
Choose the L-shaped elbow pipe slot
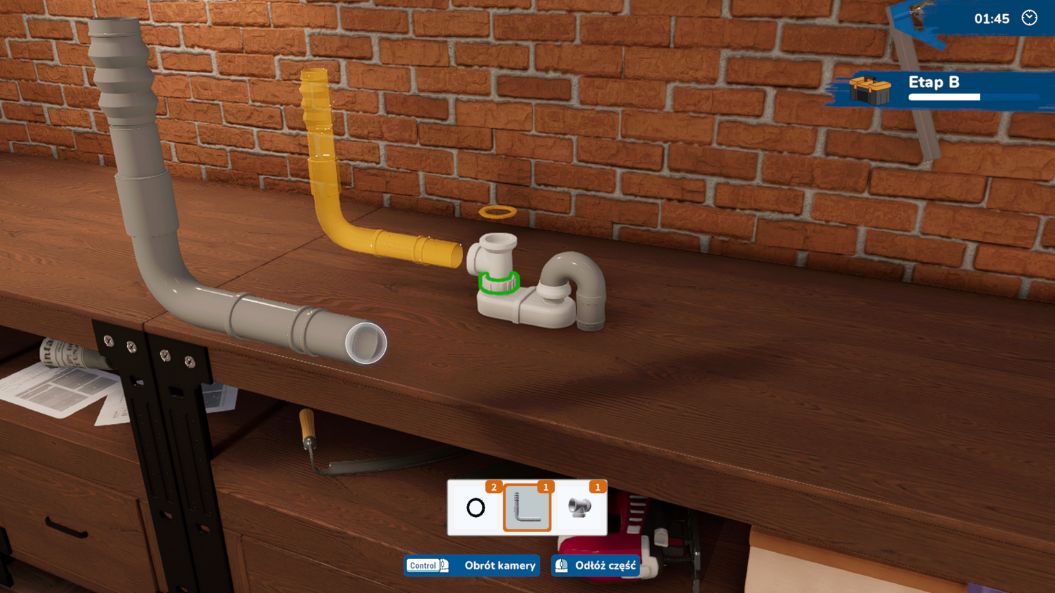point(527,507)
